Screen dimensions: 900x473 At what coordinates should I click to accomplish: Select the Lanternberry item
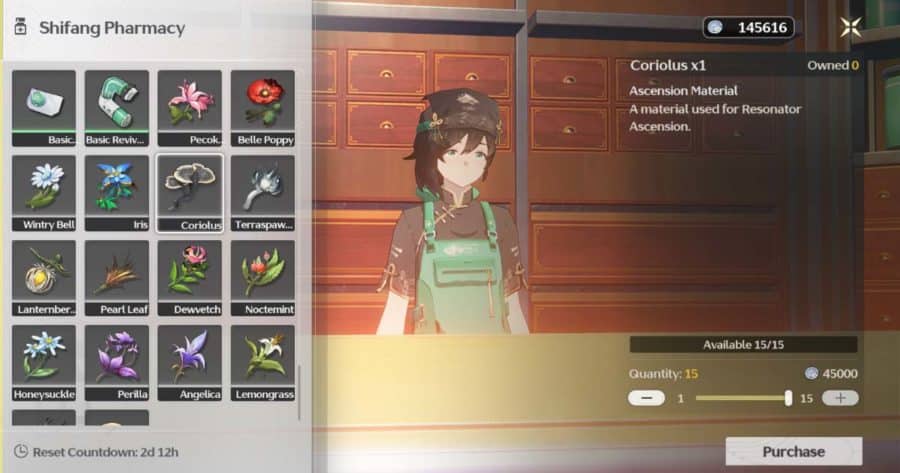[x=44, y=277]
